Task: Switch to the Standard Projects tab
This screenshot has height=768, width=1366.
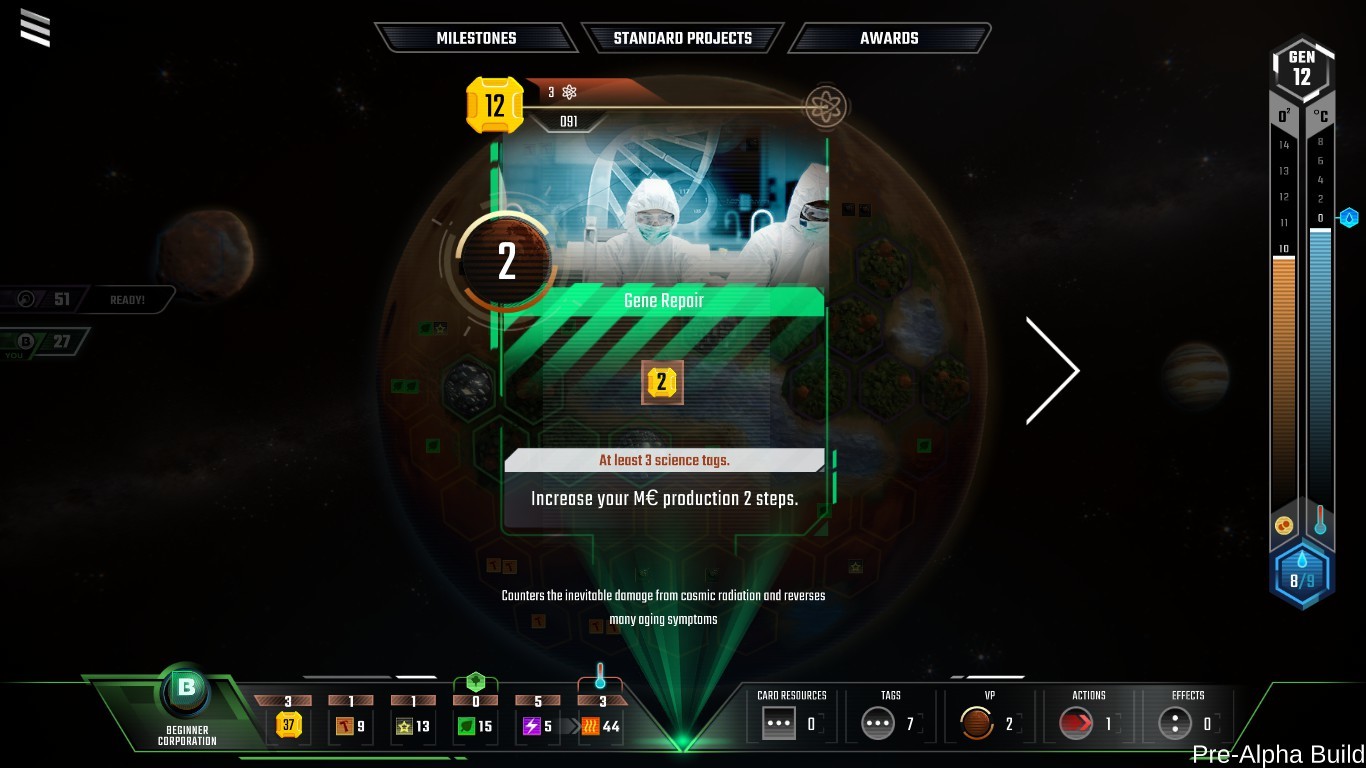Action: tap(683, 38)
